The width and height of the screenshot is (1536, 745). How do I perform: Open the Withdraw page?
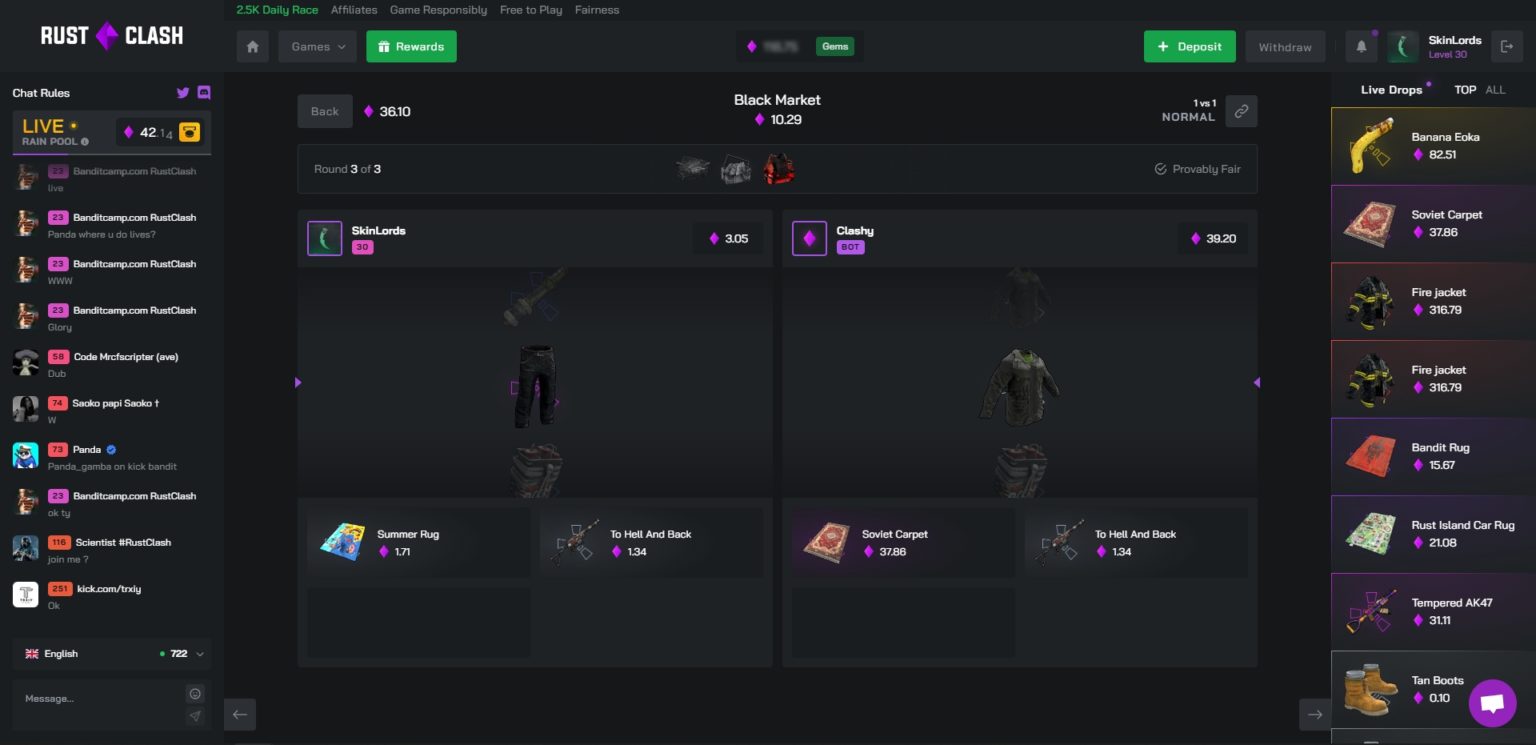(x=1285, y=47)
